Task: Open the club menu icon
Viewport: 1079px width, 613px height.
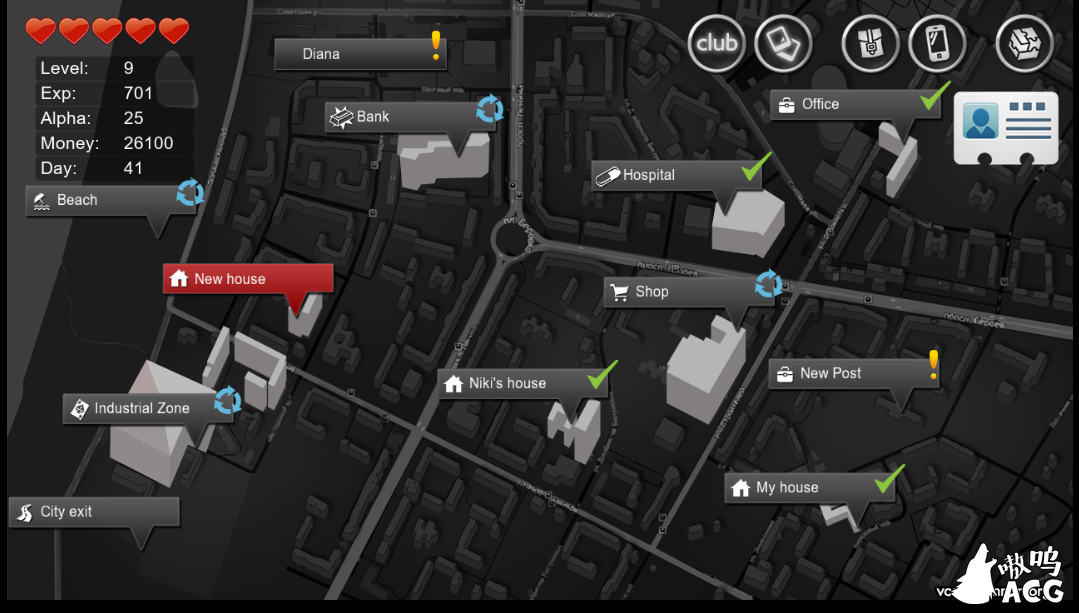Action: coord(717,43)
